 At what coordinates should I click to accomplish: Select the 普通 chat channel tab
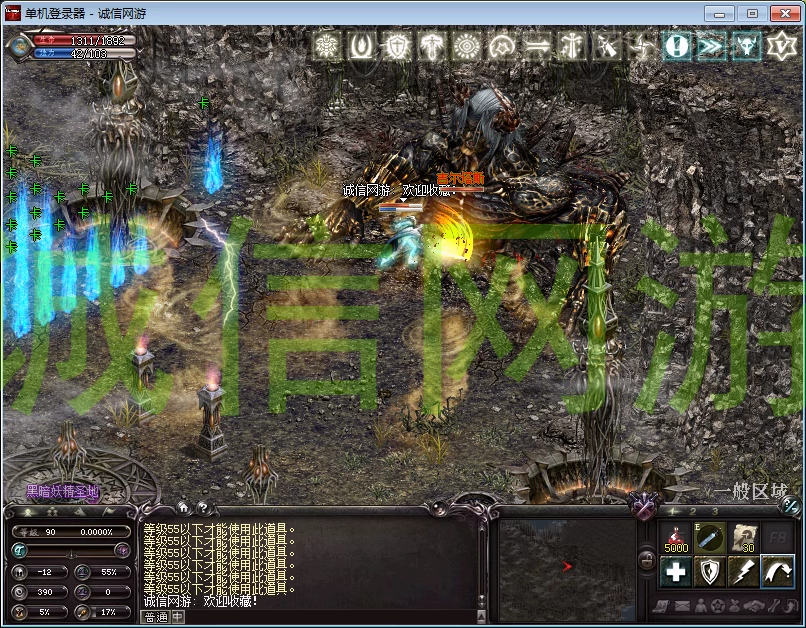(156, 617)
